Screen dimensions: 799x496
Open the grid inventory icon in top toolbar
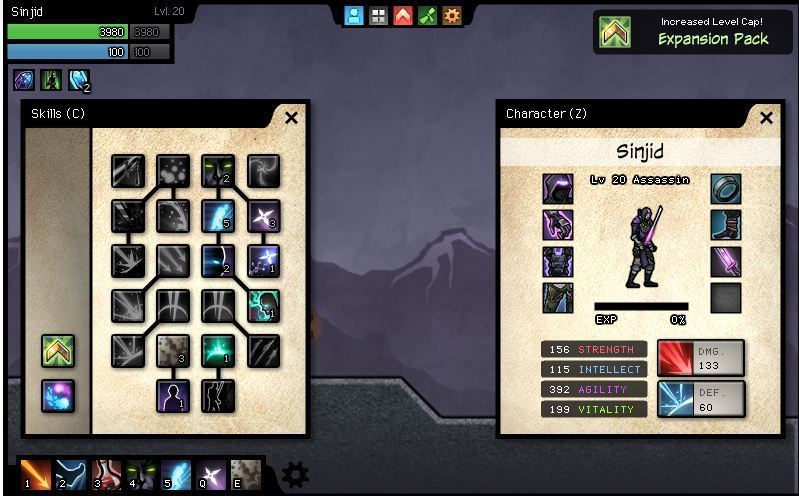click(x=378, y=16)
